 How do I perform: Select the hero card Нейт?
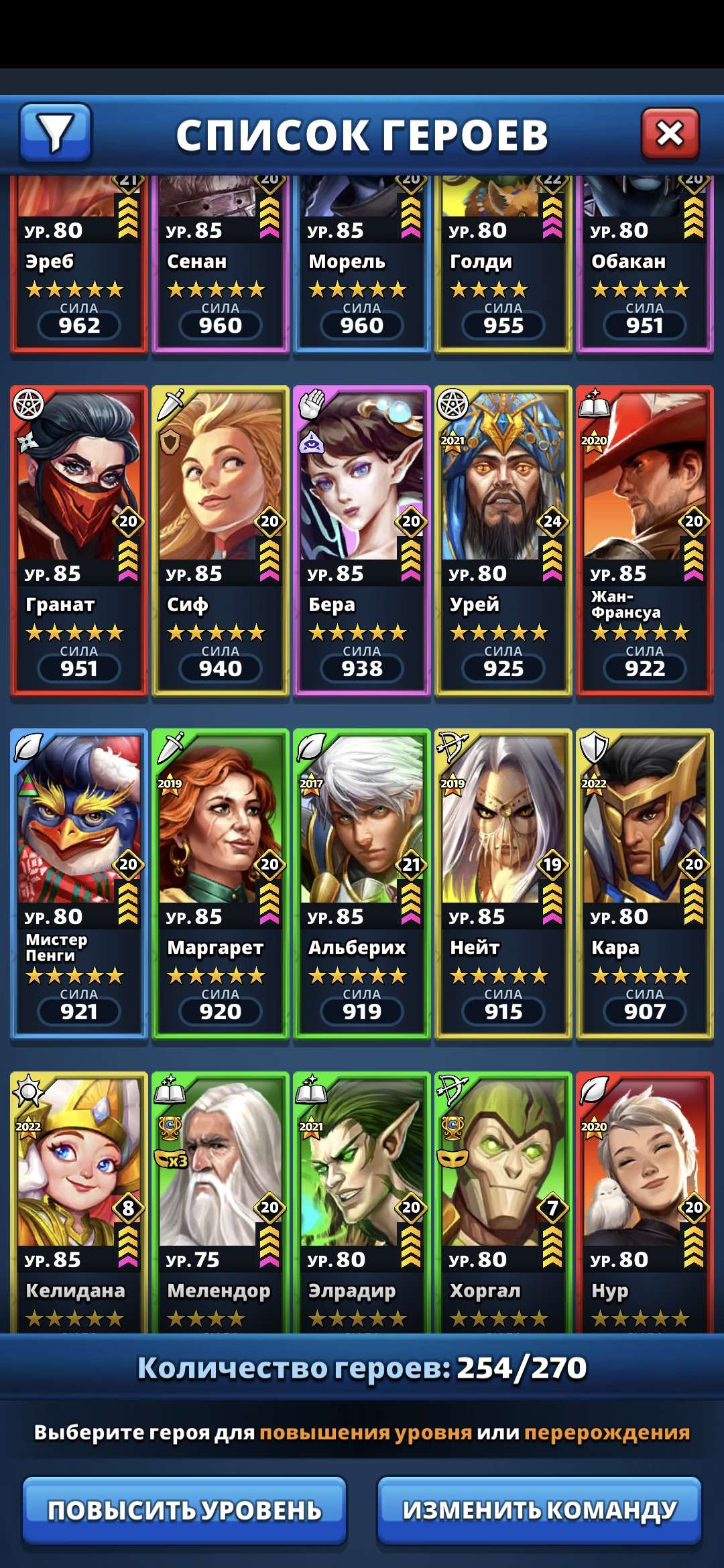(503, 883)
